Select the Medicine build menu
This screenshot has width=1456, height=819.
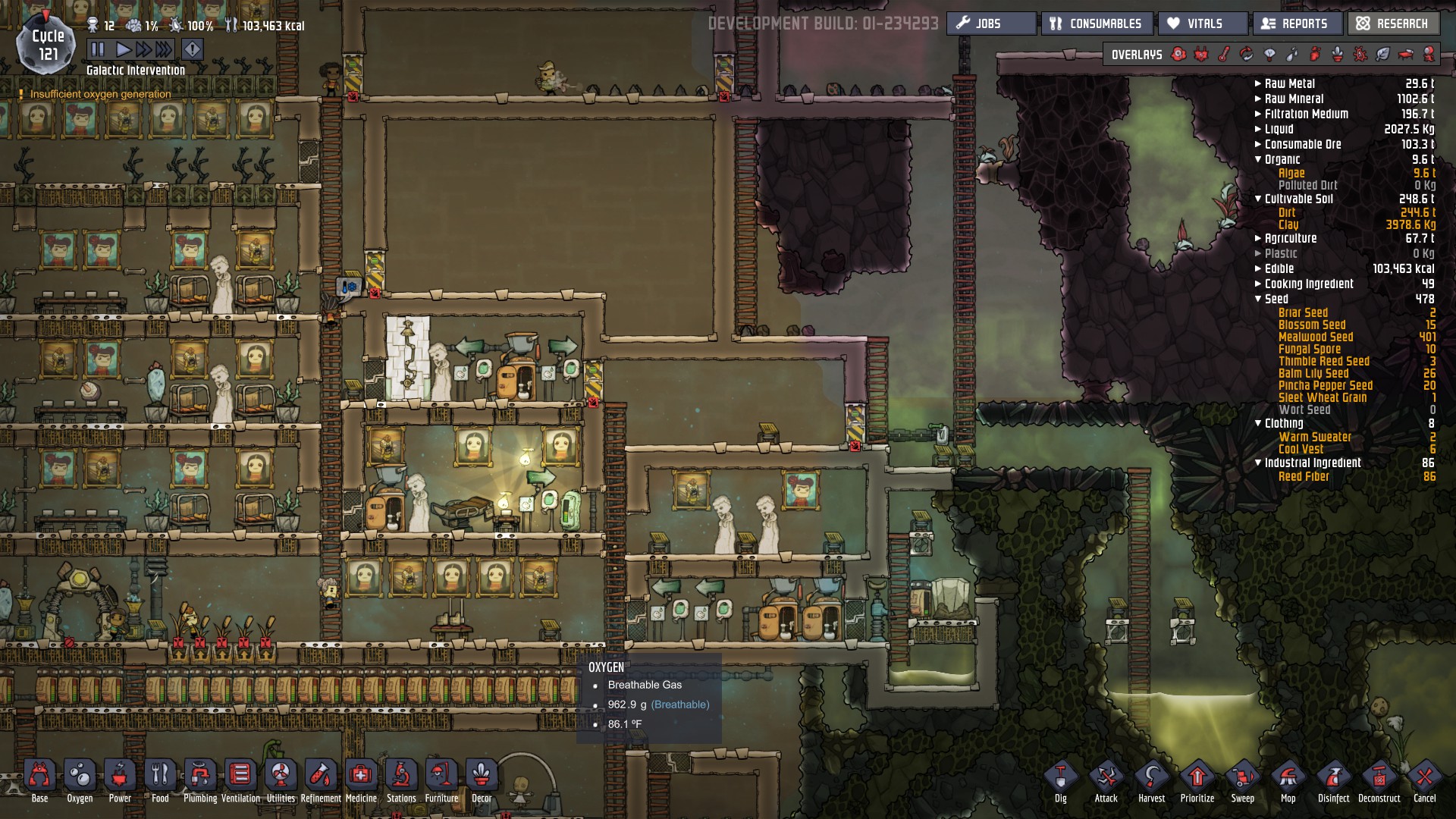(359, 775)
